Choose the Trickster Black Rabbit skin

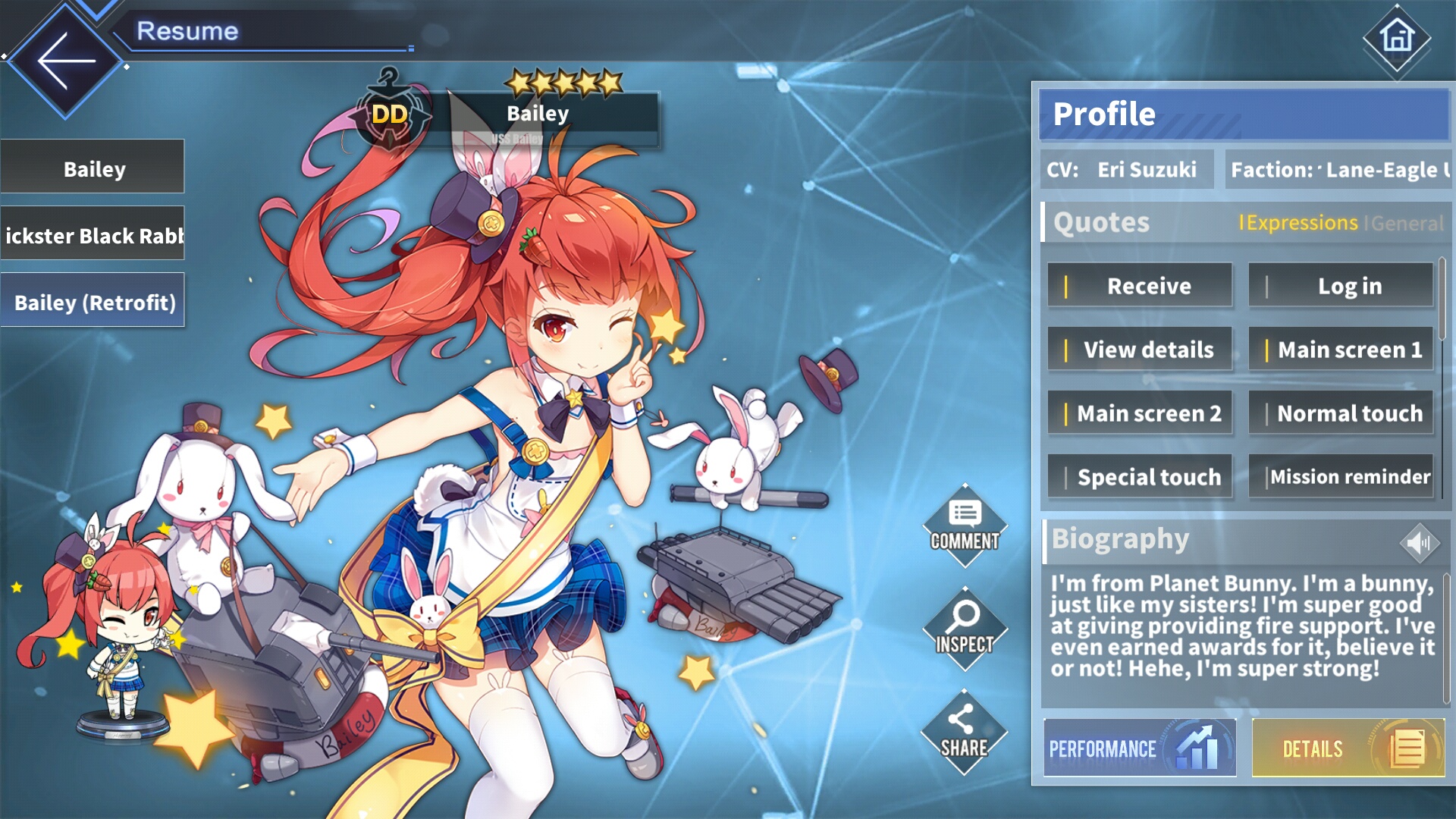point(93,234)
